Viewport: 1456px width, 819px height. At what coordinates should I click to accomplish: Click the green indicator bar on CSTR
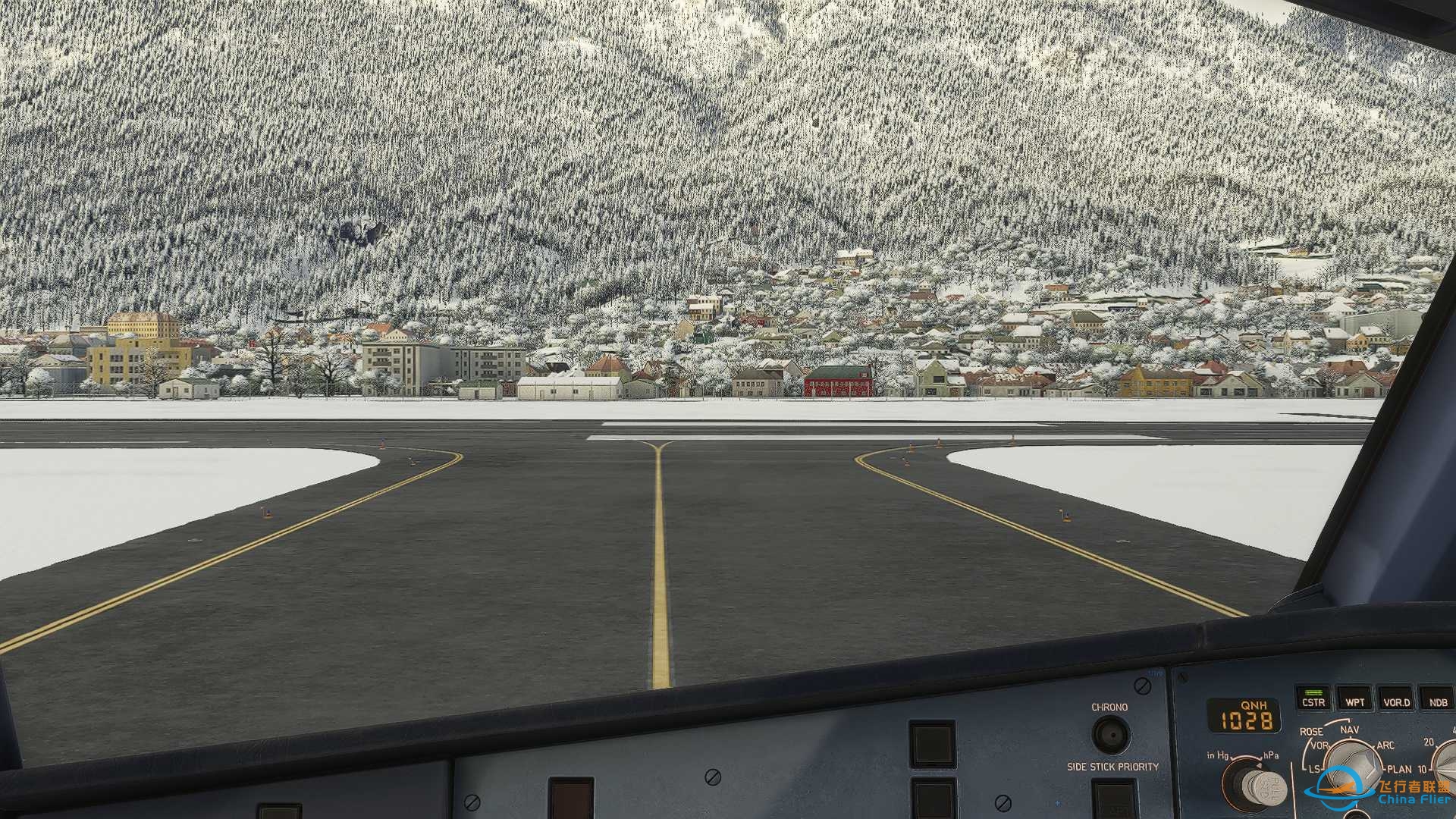click(x=1313, y=692)
